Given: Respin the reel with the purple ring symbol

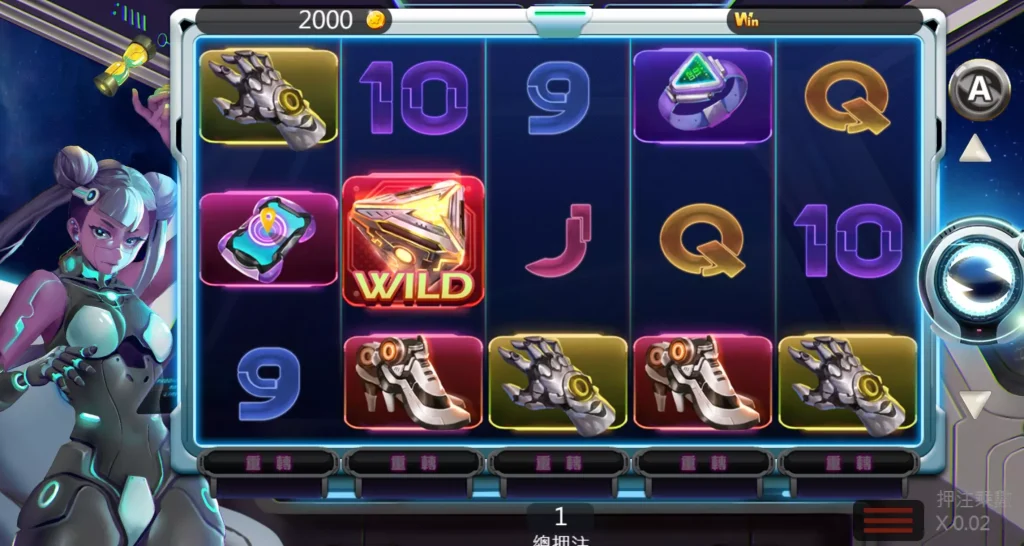Looking at the screenshot, I should [703, 462].
